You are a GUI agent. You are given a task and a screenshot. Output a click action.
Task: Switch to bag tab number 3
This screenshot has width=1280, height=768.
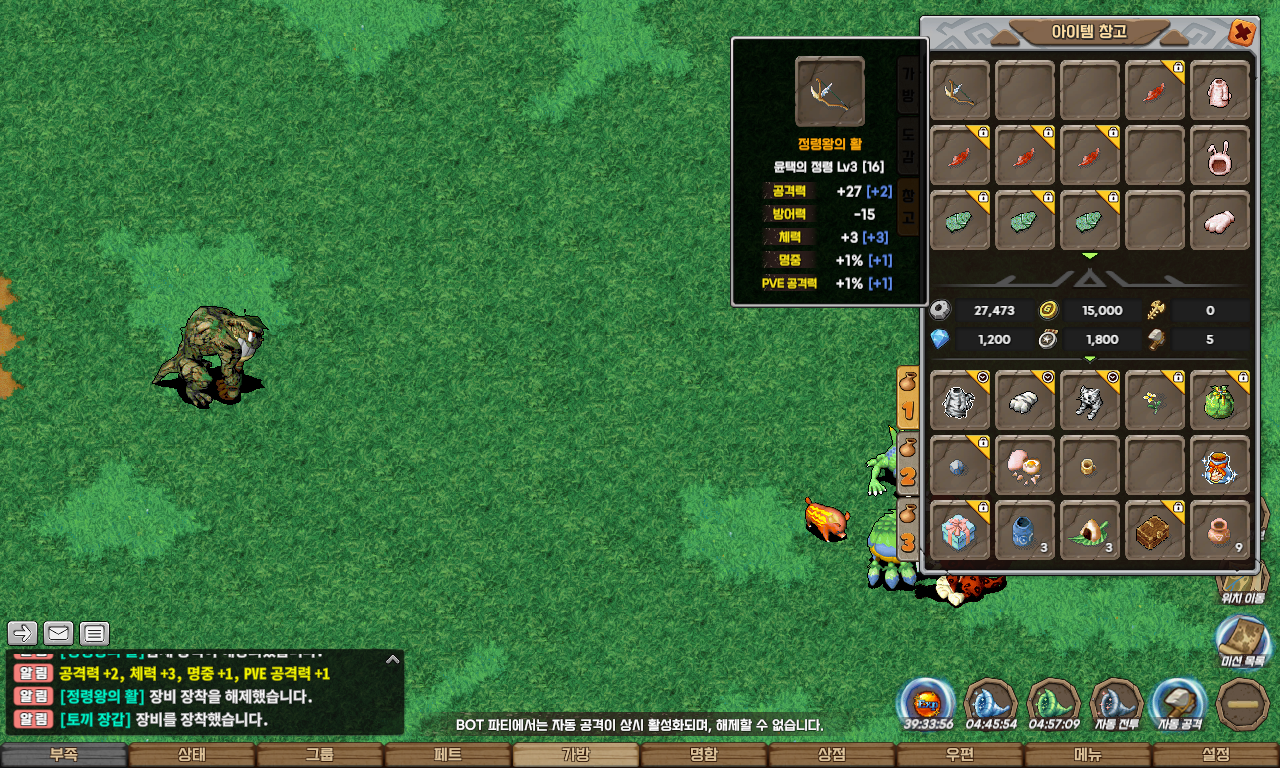click(908, 530)
